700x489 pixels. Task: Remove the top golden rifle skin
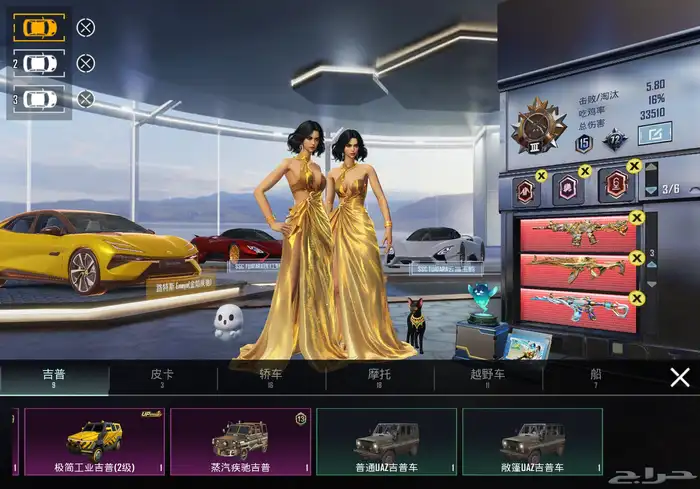(637, 218)
